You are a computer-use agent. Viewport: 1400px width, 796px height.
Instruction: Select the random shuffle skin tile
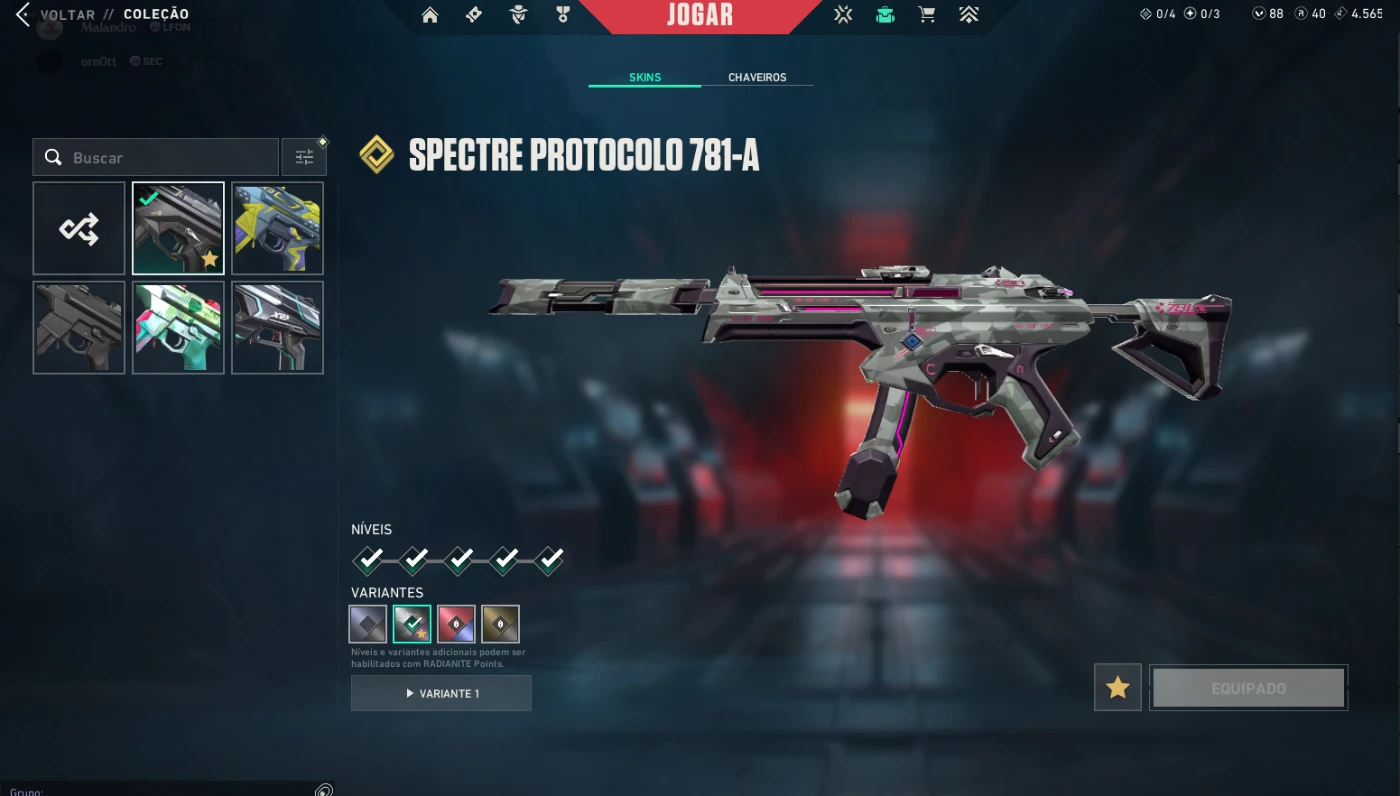click(x=79, y=228)
